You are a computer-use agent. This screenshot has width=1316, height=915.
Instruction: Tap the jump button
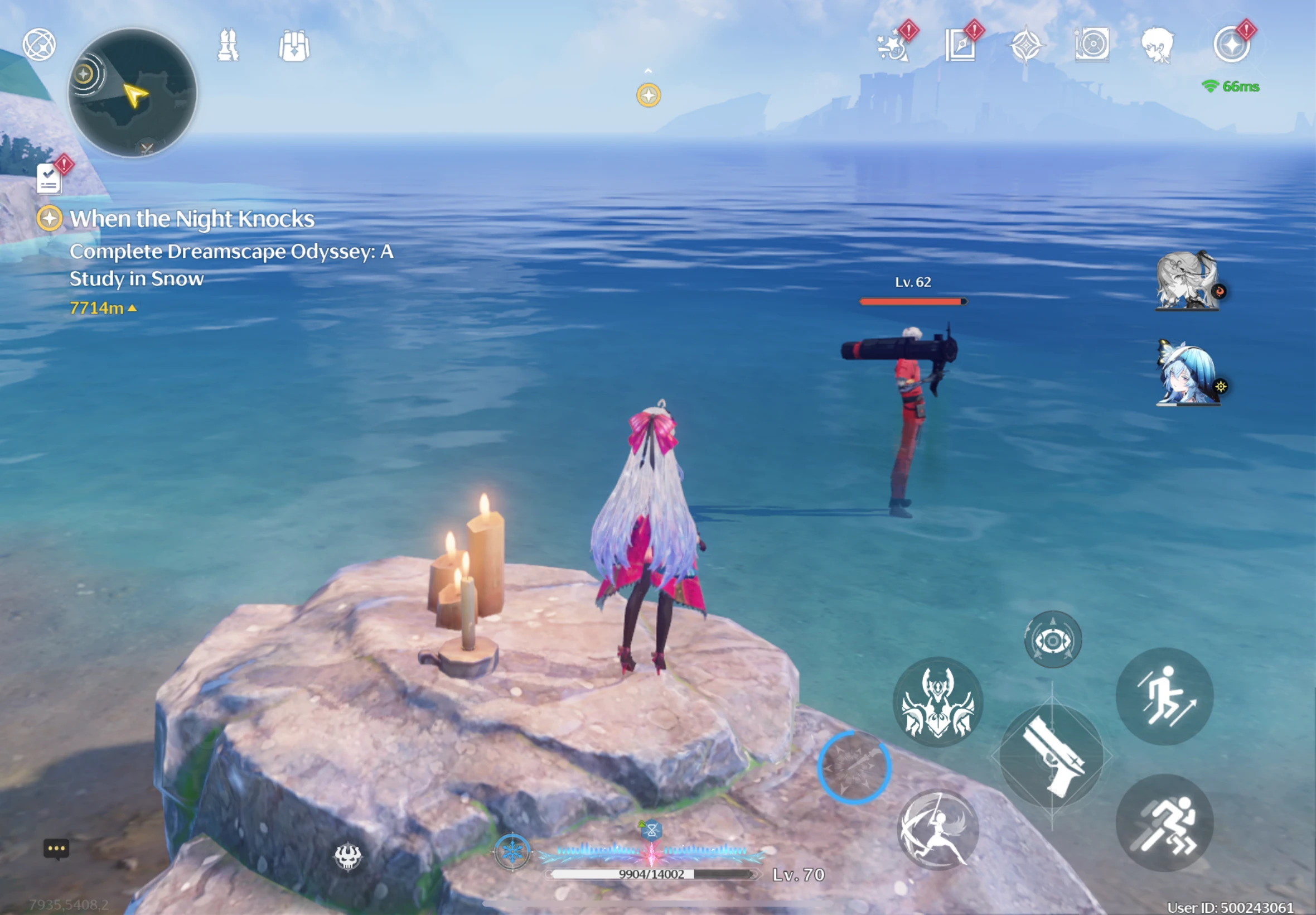click(1164, 696)
